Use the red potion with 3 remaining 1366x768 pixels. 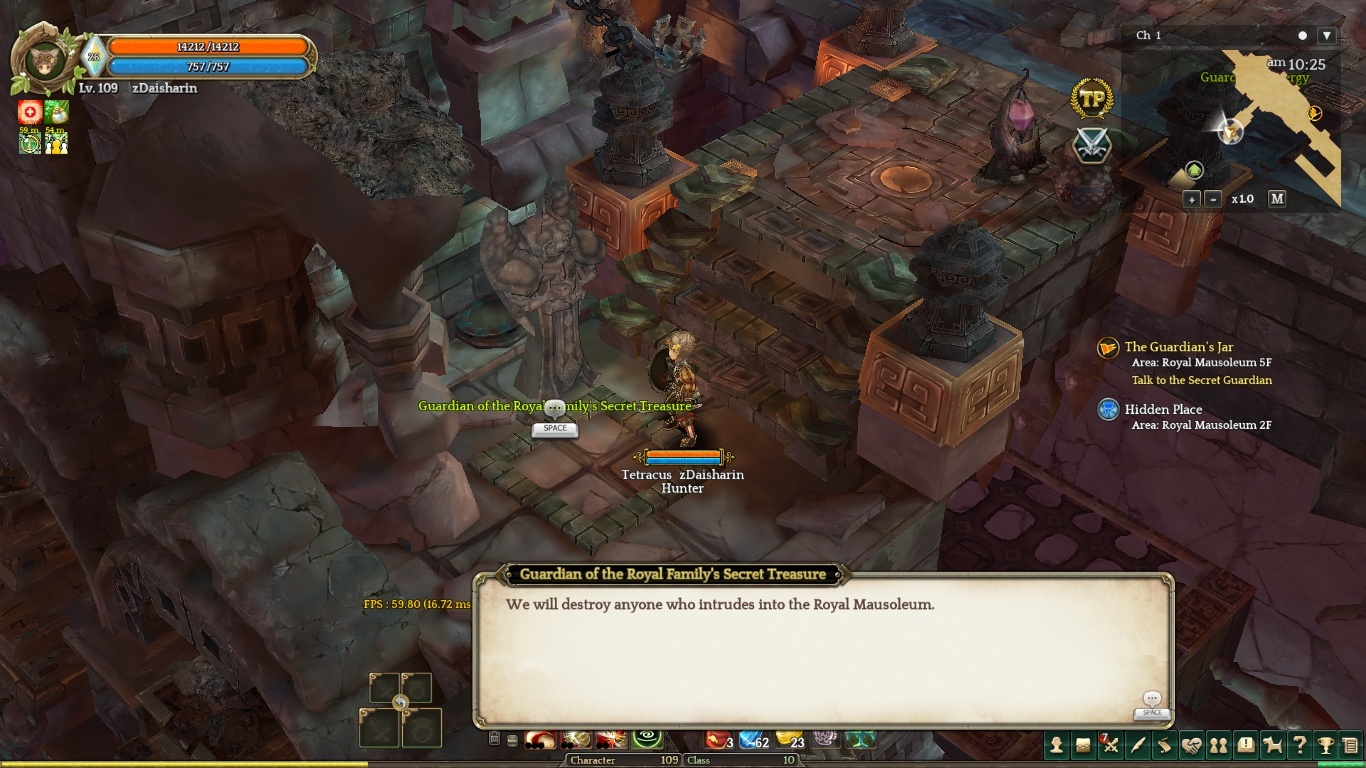718,740
